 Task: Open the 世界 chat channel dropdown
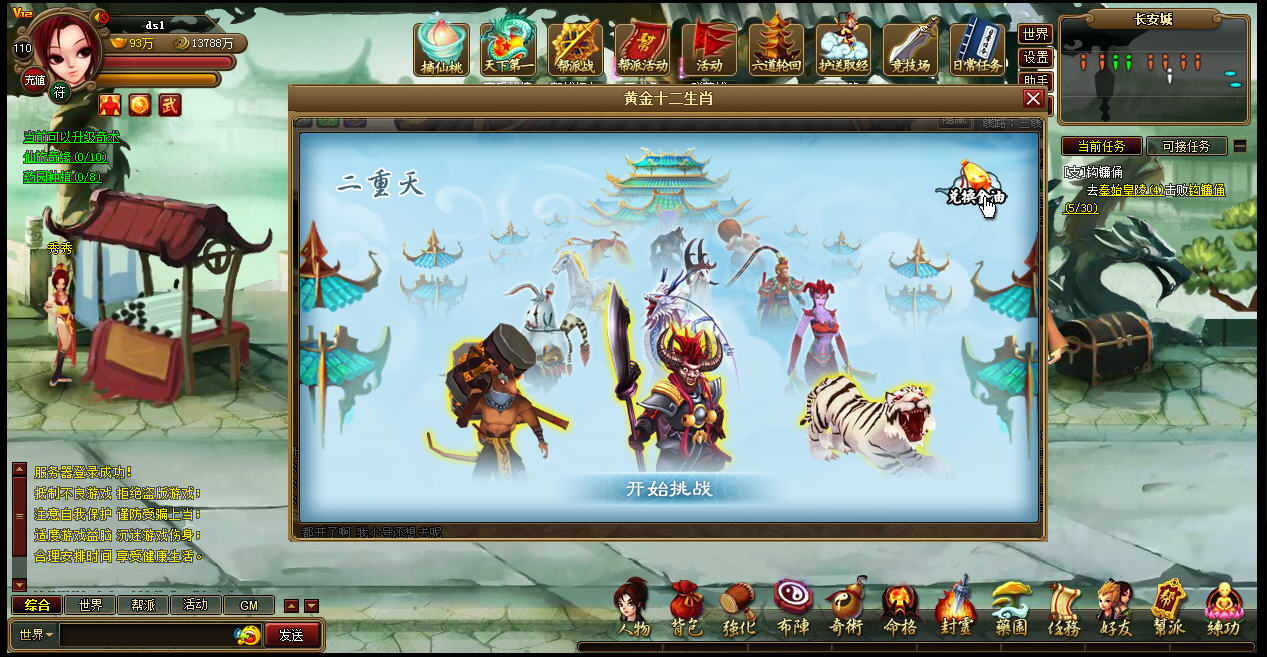[x=36, y=635]
